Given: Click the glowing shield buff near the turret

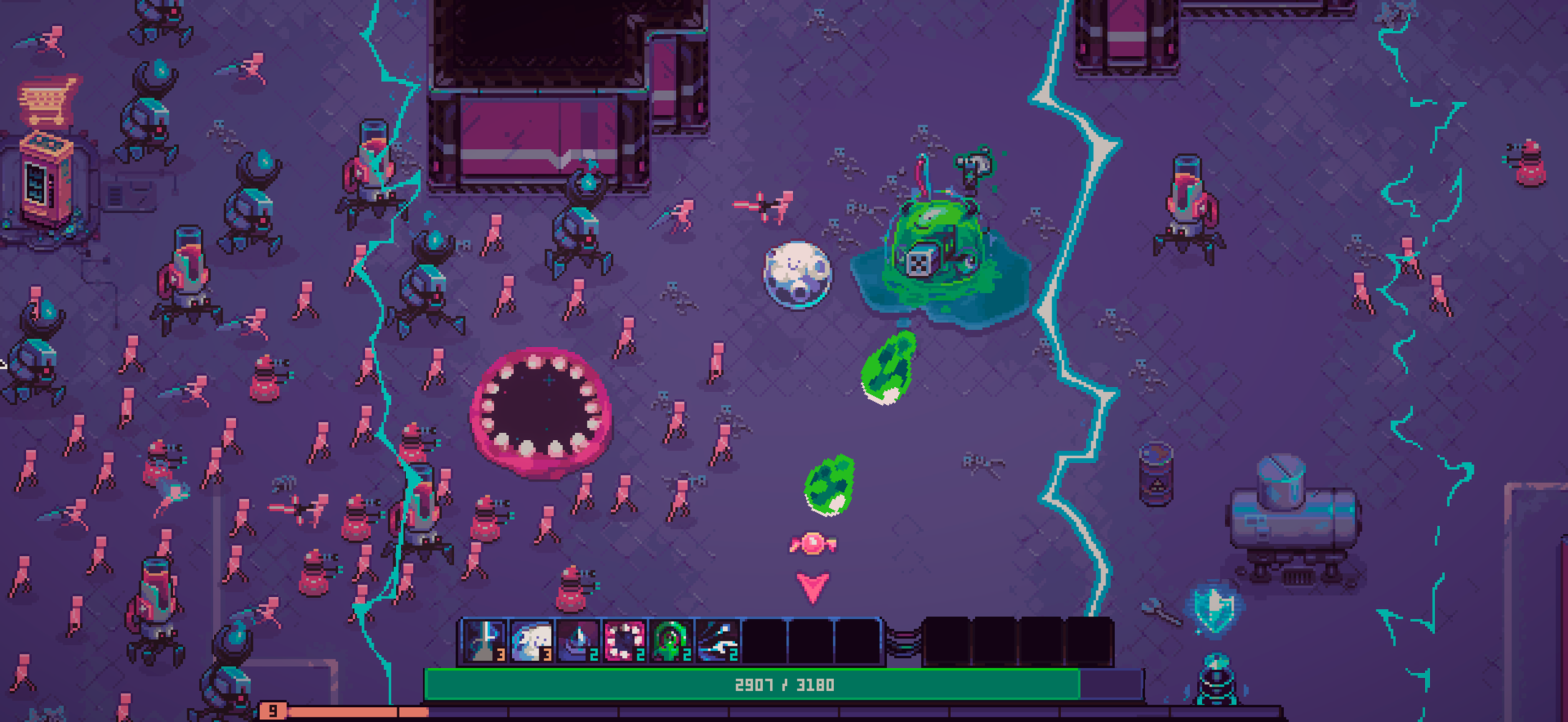Looking at the screenshot, I should [x=1214, y=612].
